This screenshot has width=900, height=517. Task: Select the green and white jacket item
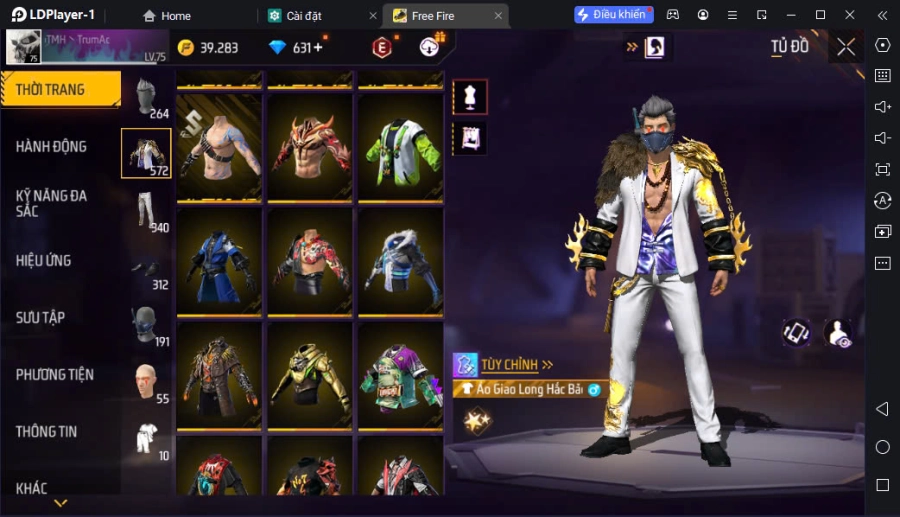tap(400, 149)
